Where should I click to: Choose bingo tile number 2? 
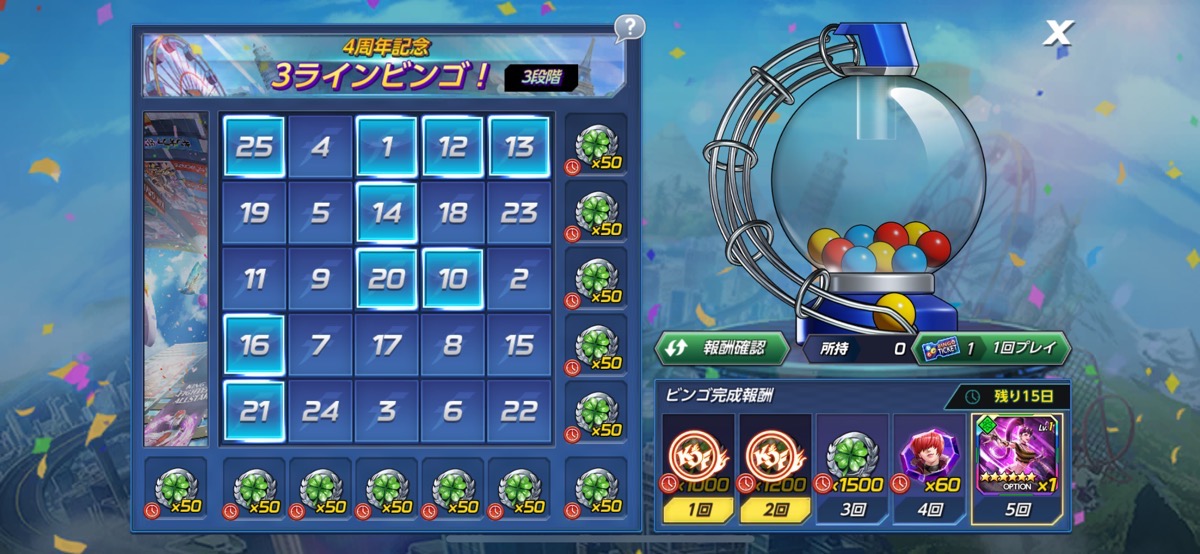pyautogui.click(x=519, y=279)
